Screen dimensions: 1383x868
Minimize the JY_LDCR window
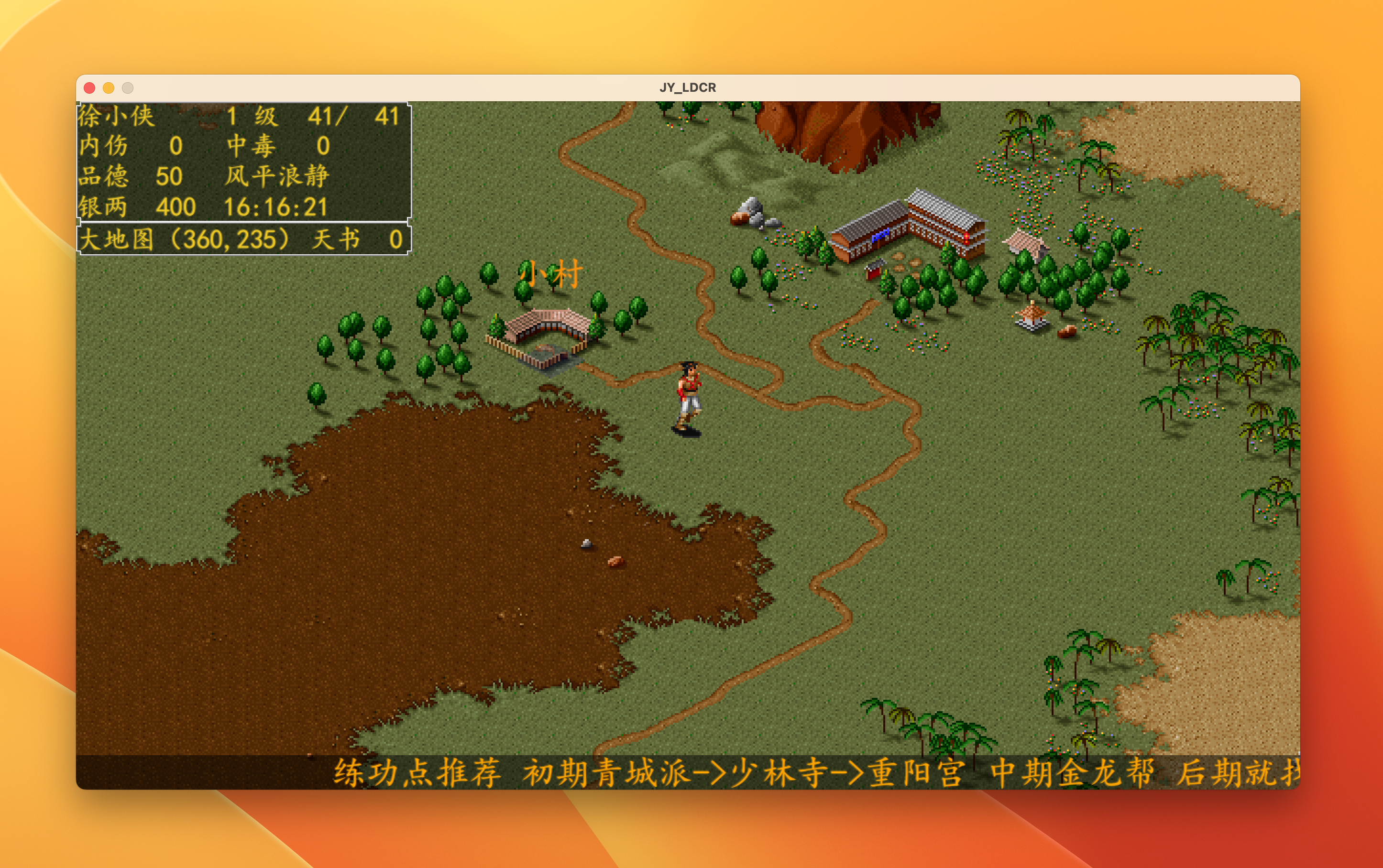tap(109, 88)
